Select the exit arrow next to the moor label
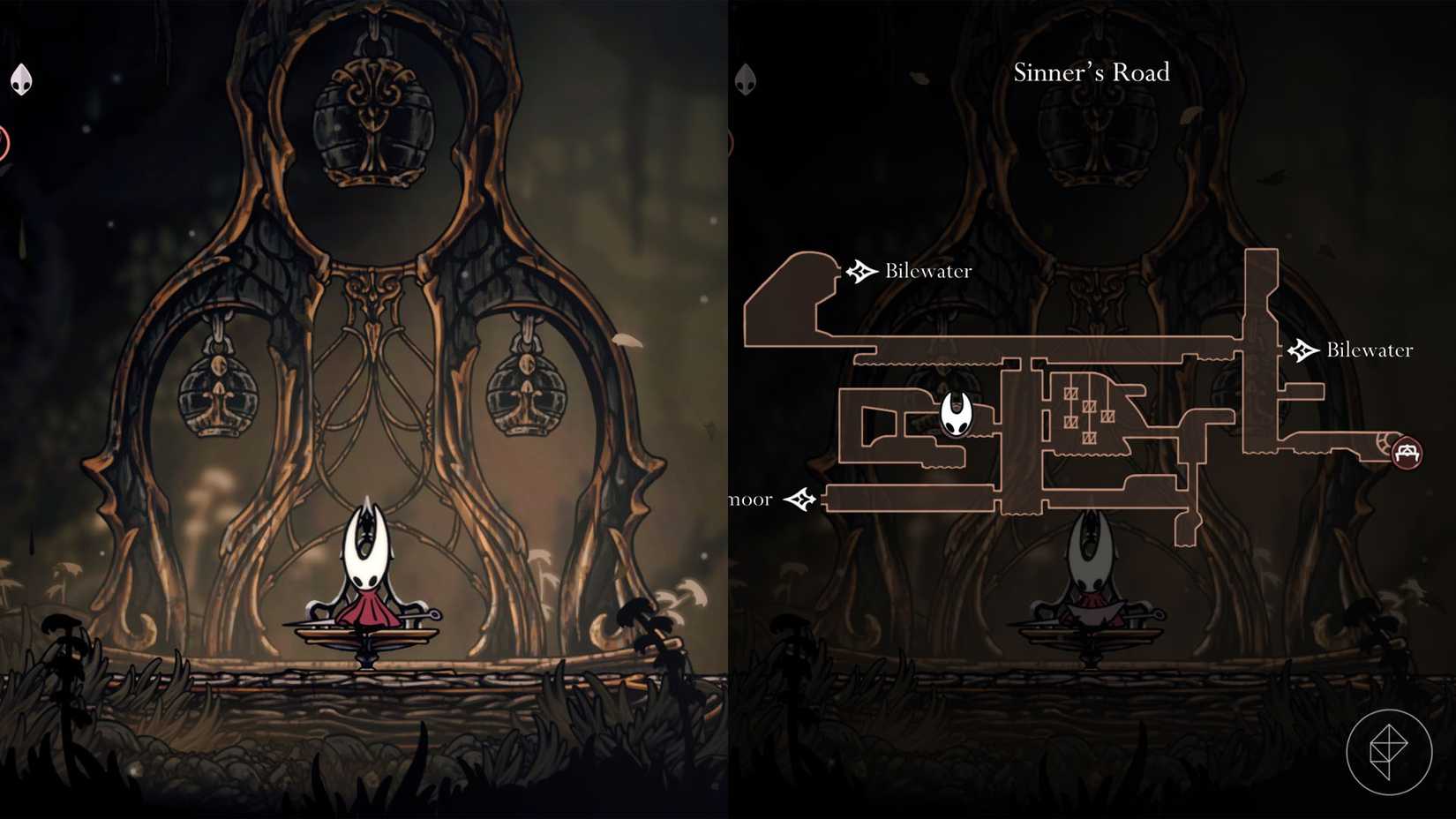Image resolution: width=1456 pixels, height=819 pixels. pos(801,498)
